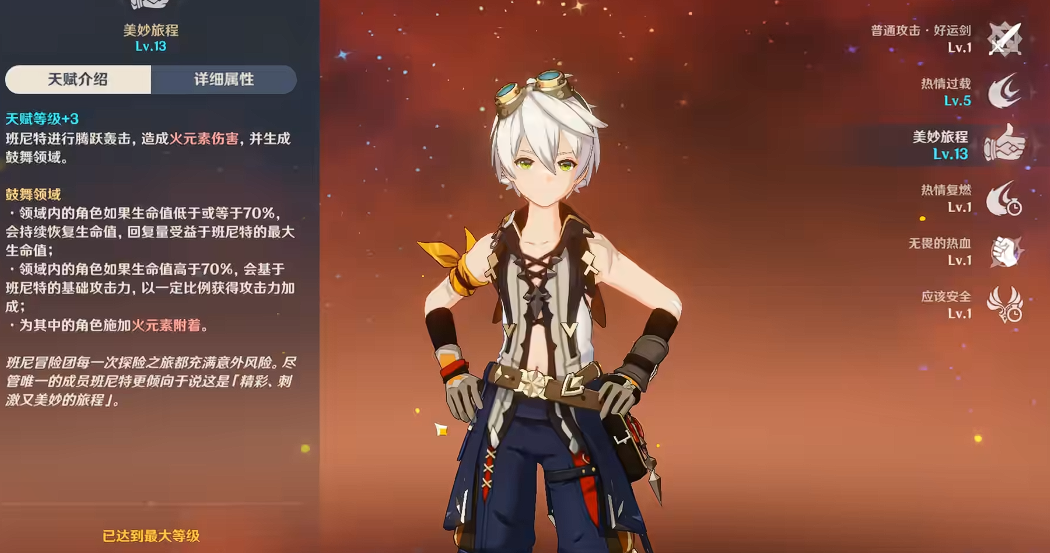
Task: Choose the 热情过载 skill icon
Action: tap(1004, 92)
